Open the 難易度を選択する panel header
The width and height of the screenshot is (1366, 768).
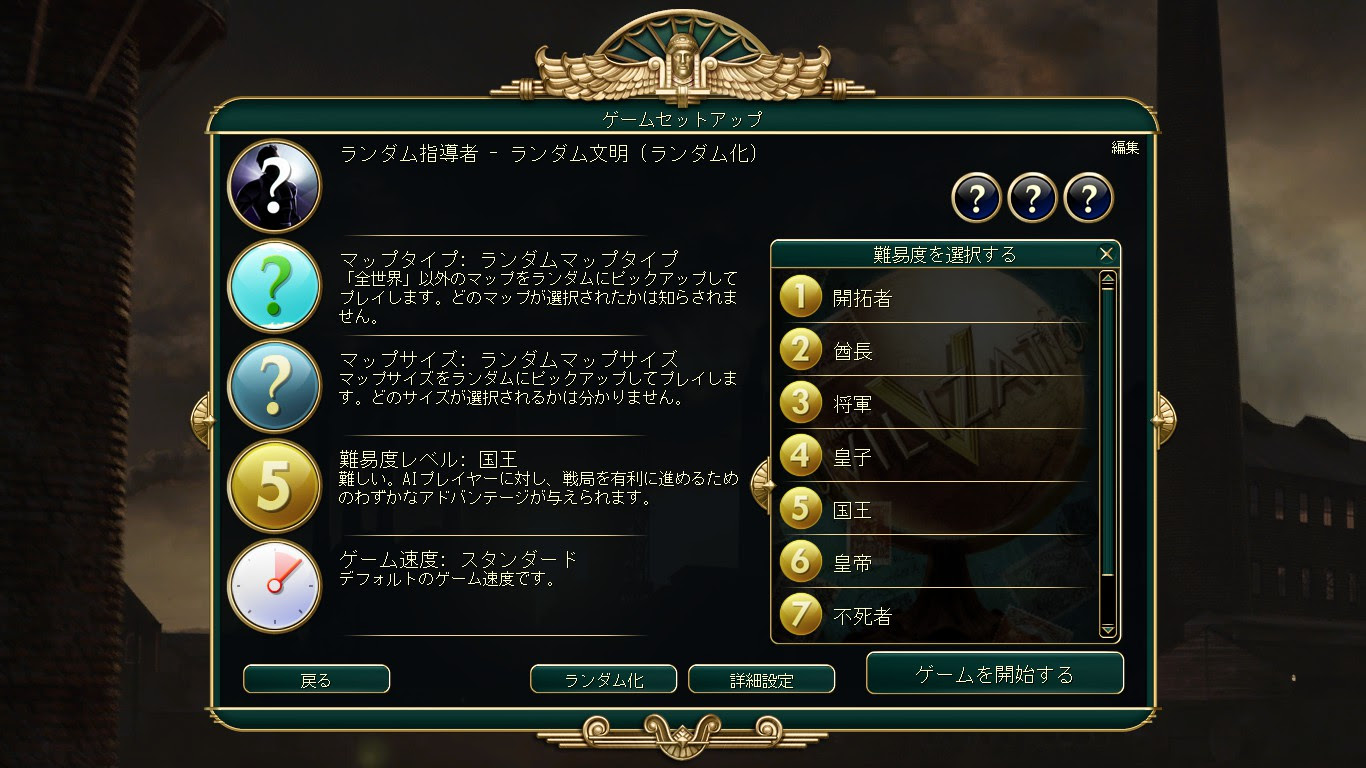tap(945, 254)
